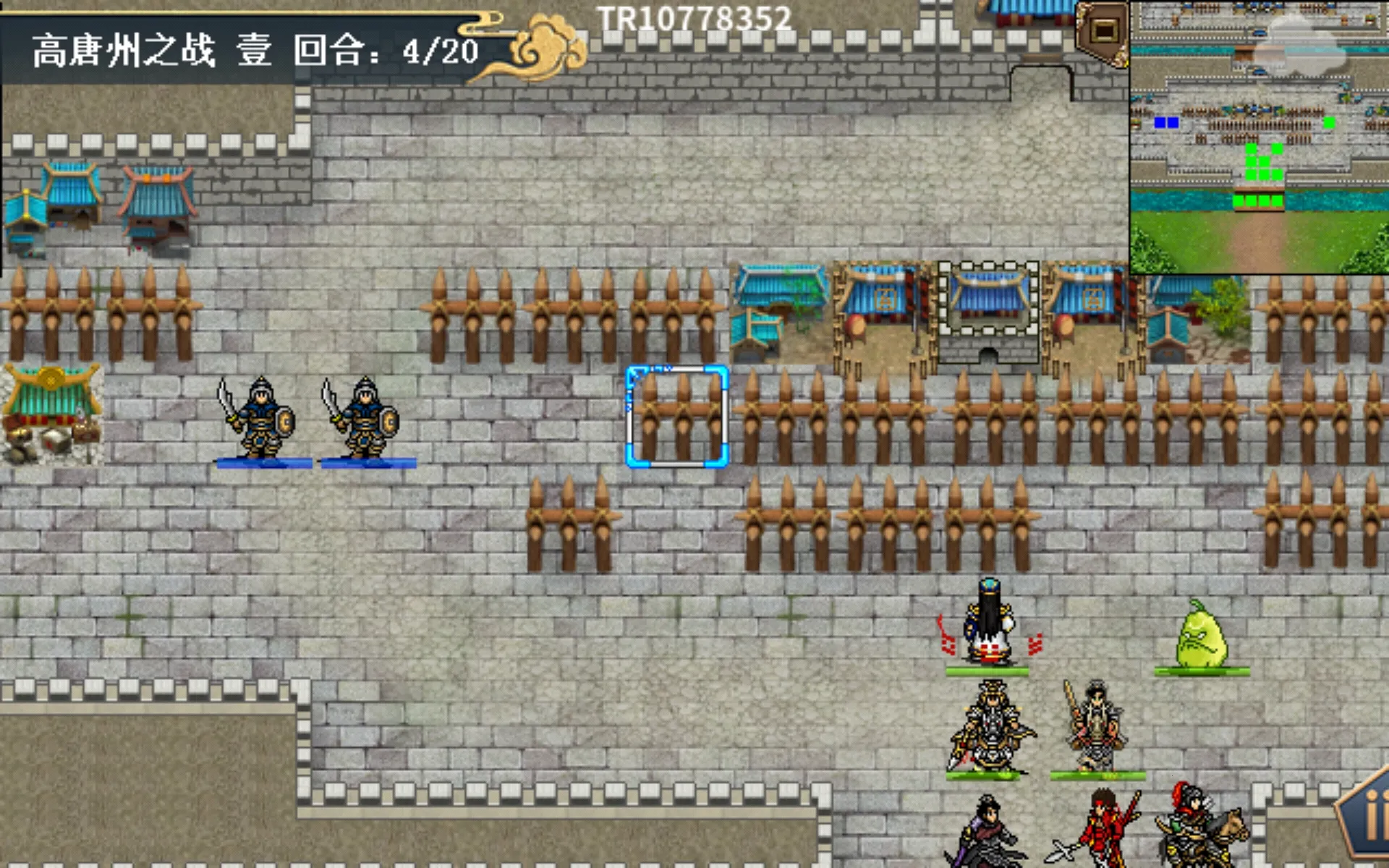Toggle the minimap with the brown frame button
Screen dimensions: 1389x868
(x=1103, y=30)
